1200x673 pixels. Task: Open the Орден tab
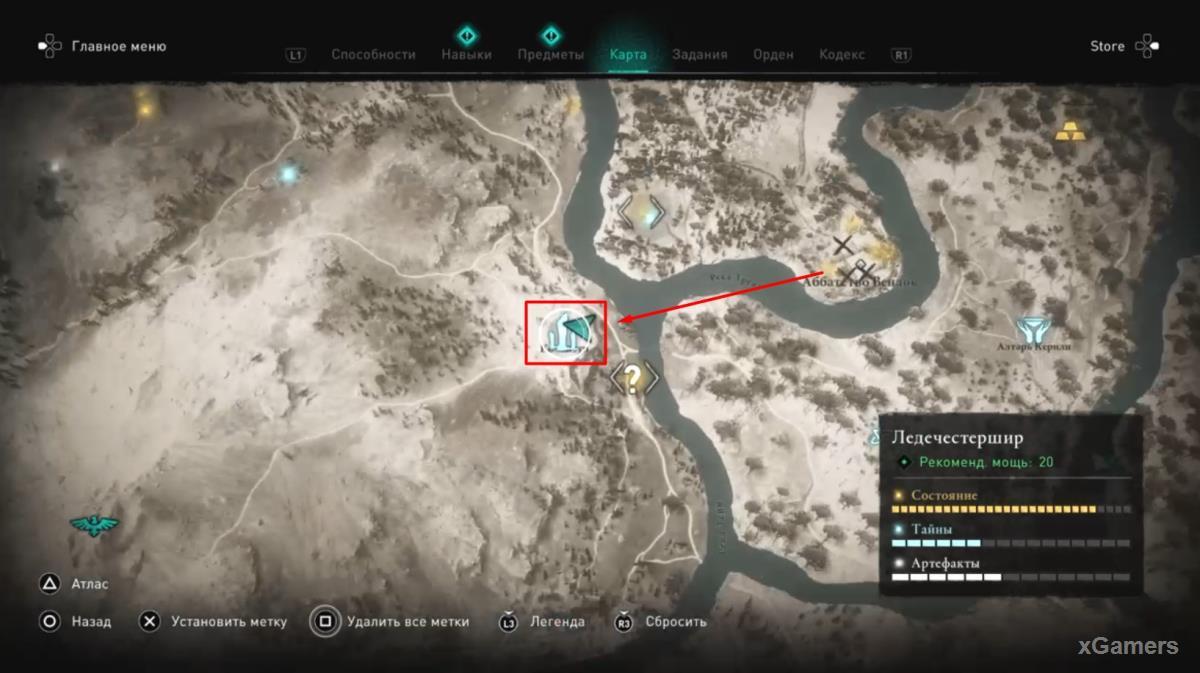(x=773, y=55)
